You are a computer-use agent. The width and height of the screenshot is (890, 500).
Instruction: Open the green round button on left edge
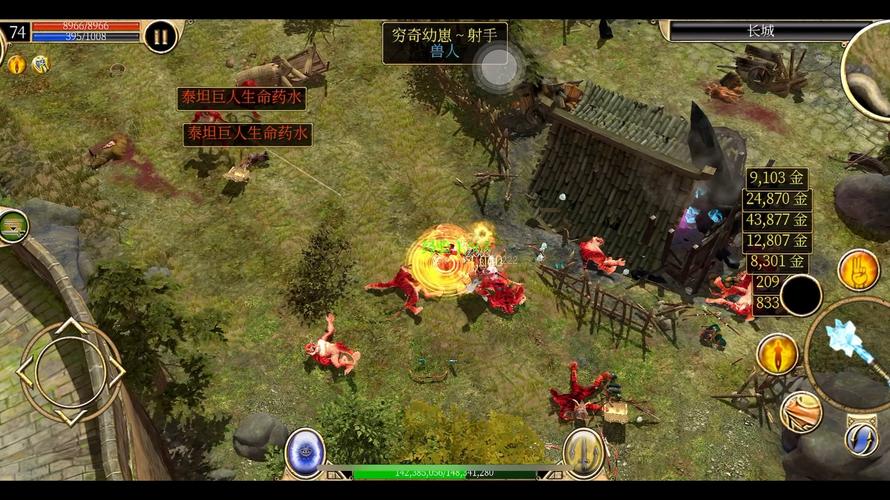[12, 225]
